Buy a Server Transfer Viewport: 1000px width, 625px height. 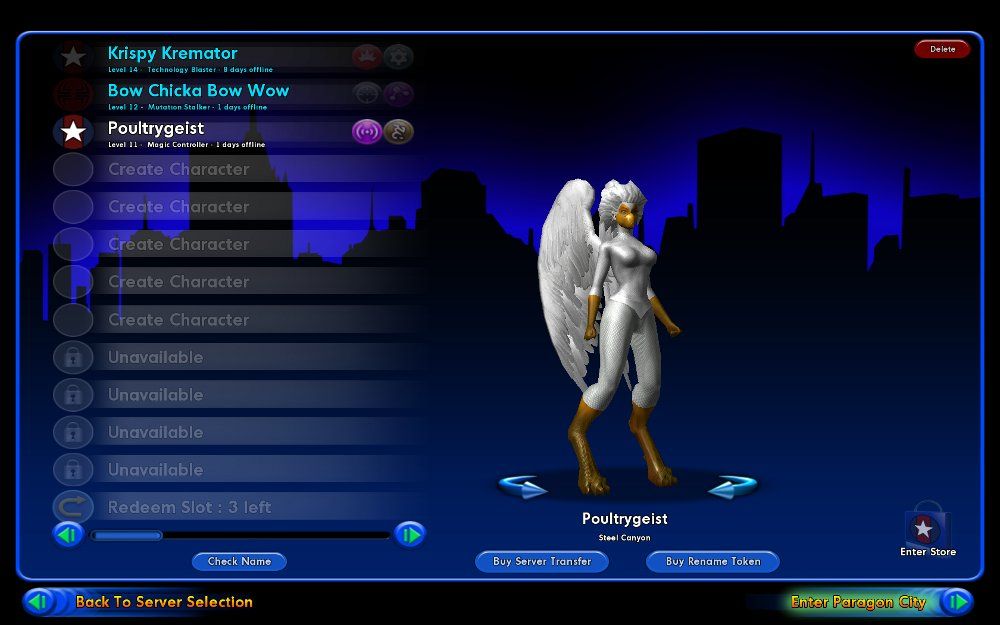(x=542, y=561)
